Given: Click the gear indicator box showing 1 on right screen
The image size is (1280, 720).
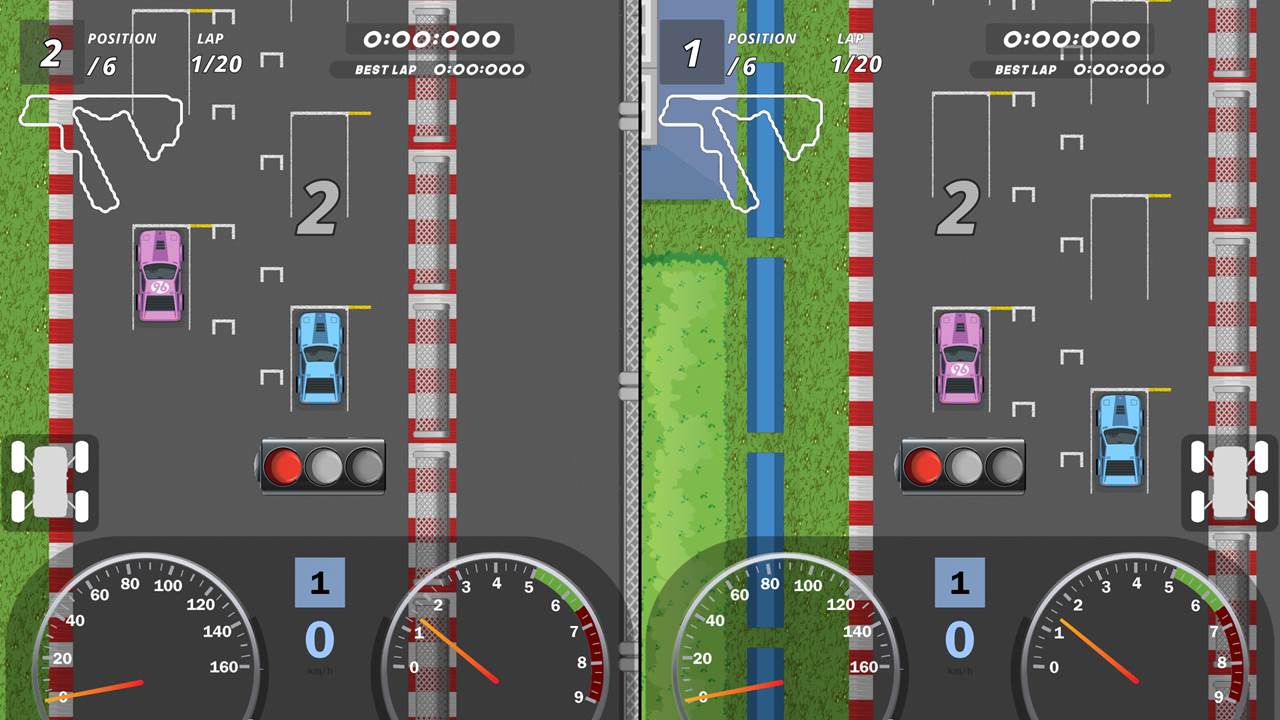Looking at the screenshot, I should [960, 582].
